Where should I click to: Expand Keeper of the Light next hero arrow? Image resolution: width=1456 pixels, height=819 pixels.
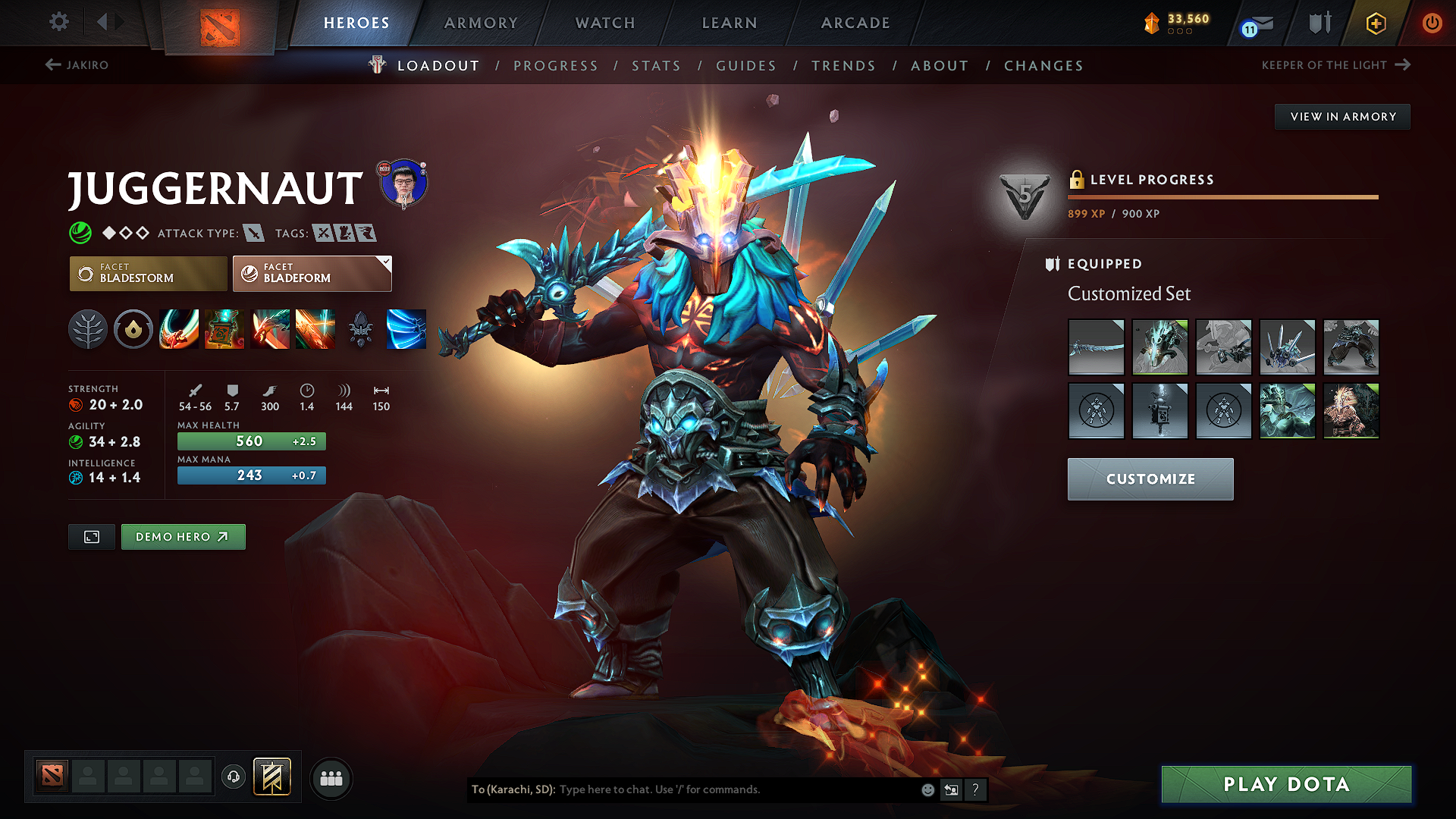1402,65
